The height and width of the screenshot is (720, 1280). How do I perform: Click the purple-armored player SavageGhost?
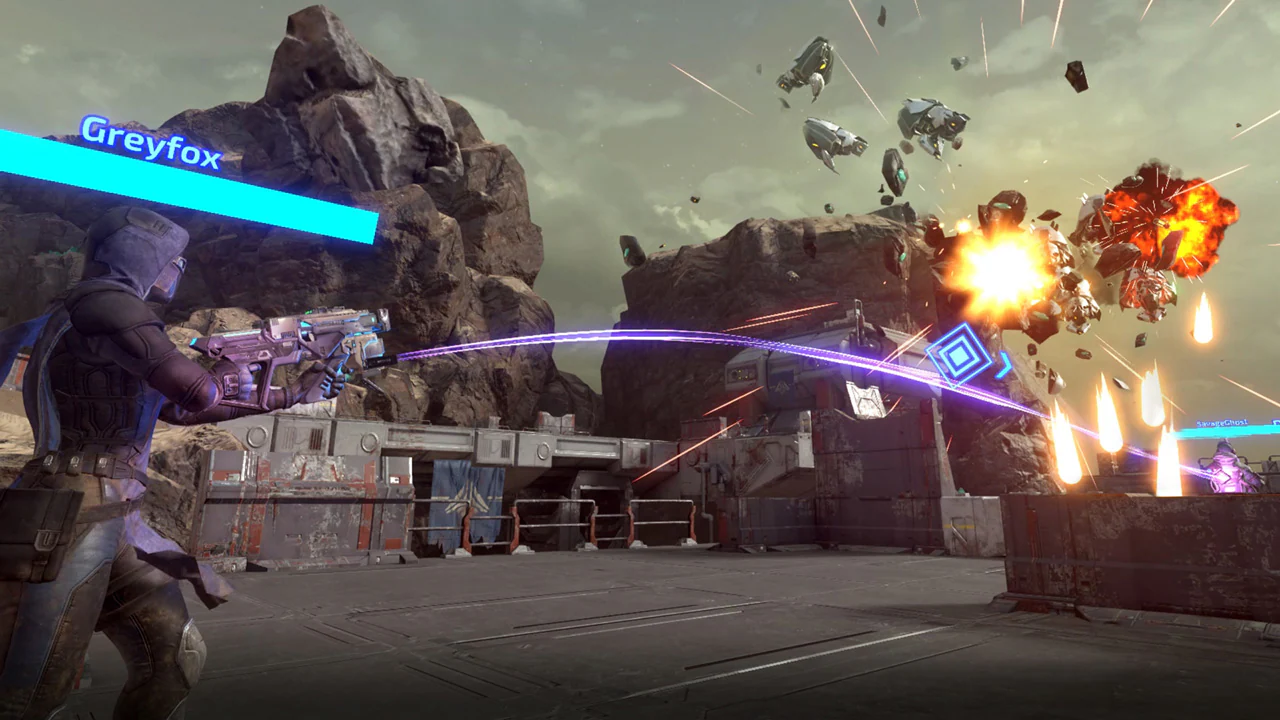[x=1230, y=470]
